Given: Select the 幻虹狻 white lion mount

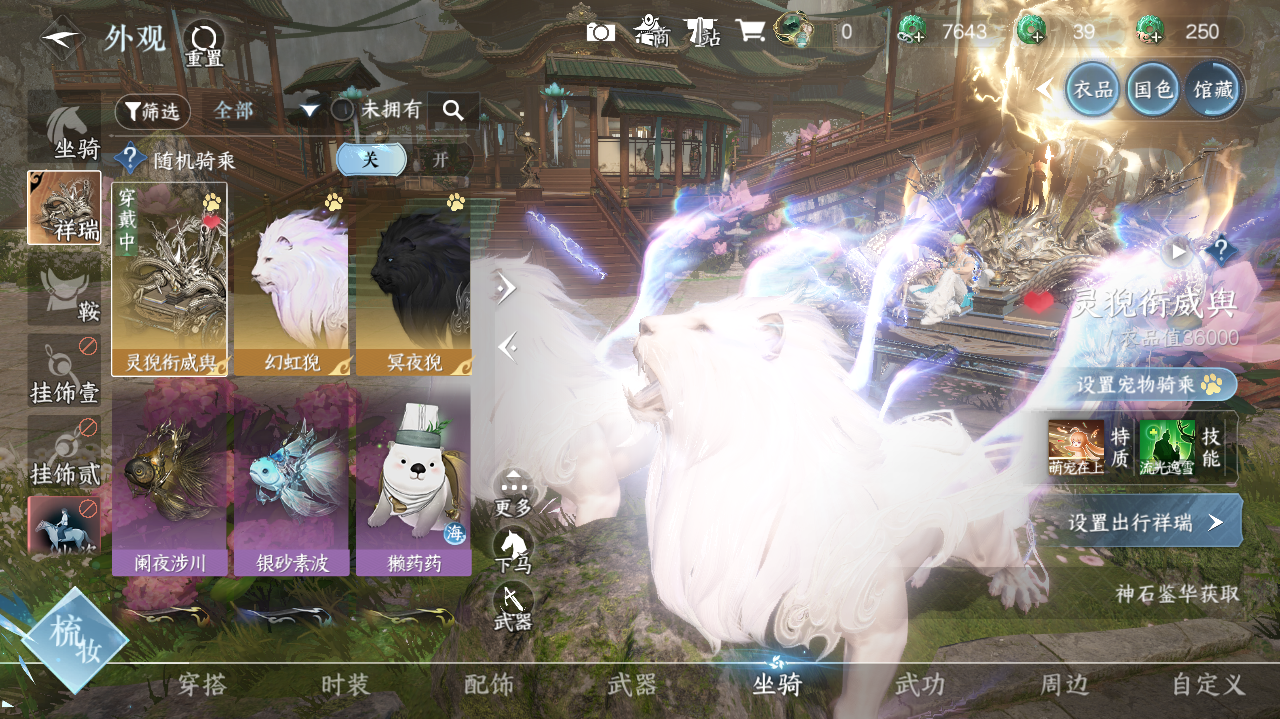Looking at the screenshot, I should click(x=290, y=280).
